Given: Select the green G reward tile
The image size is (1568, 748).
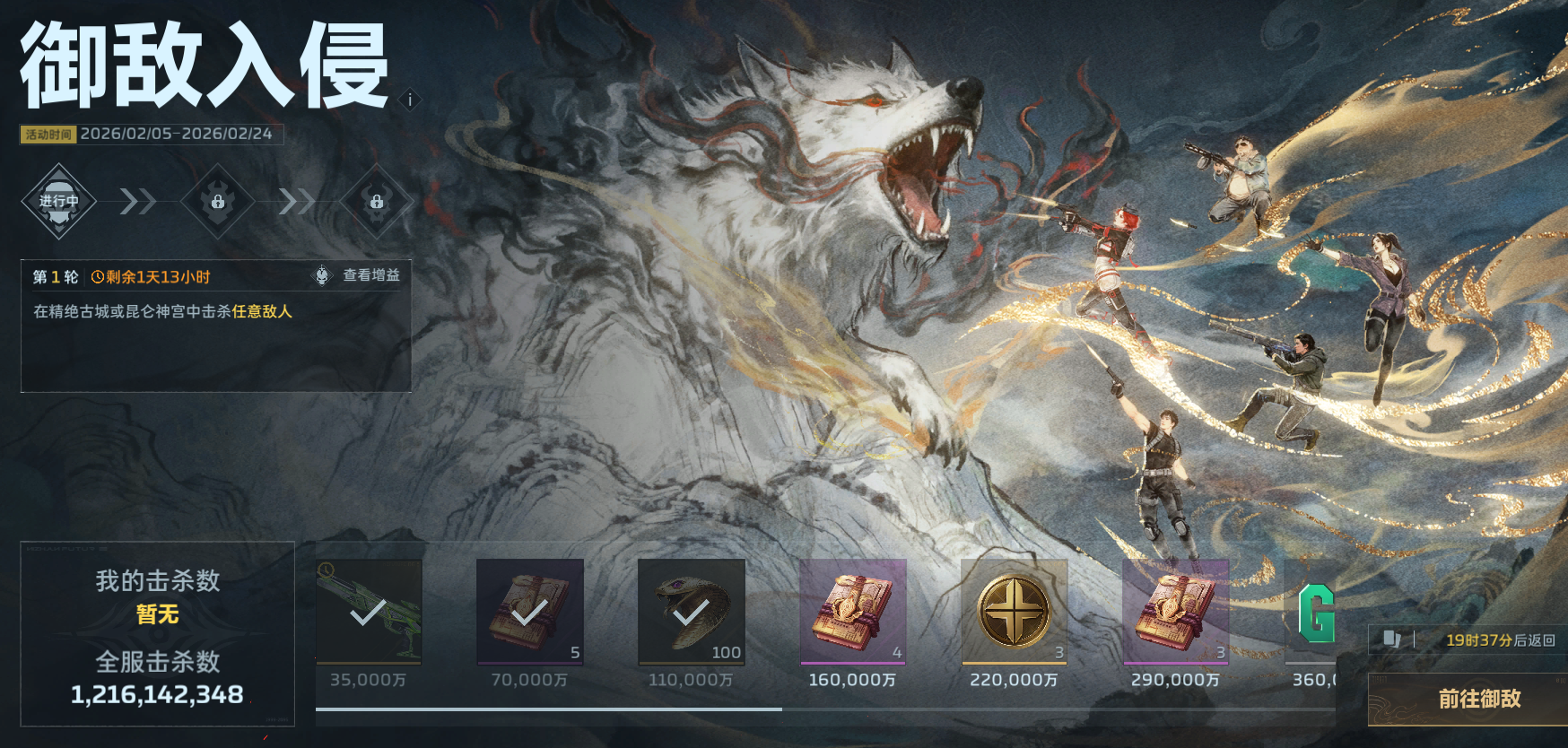Looking at the screenshot, I should pos(1313,613).
